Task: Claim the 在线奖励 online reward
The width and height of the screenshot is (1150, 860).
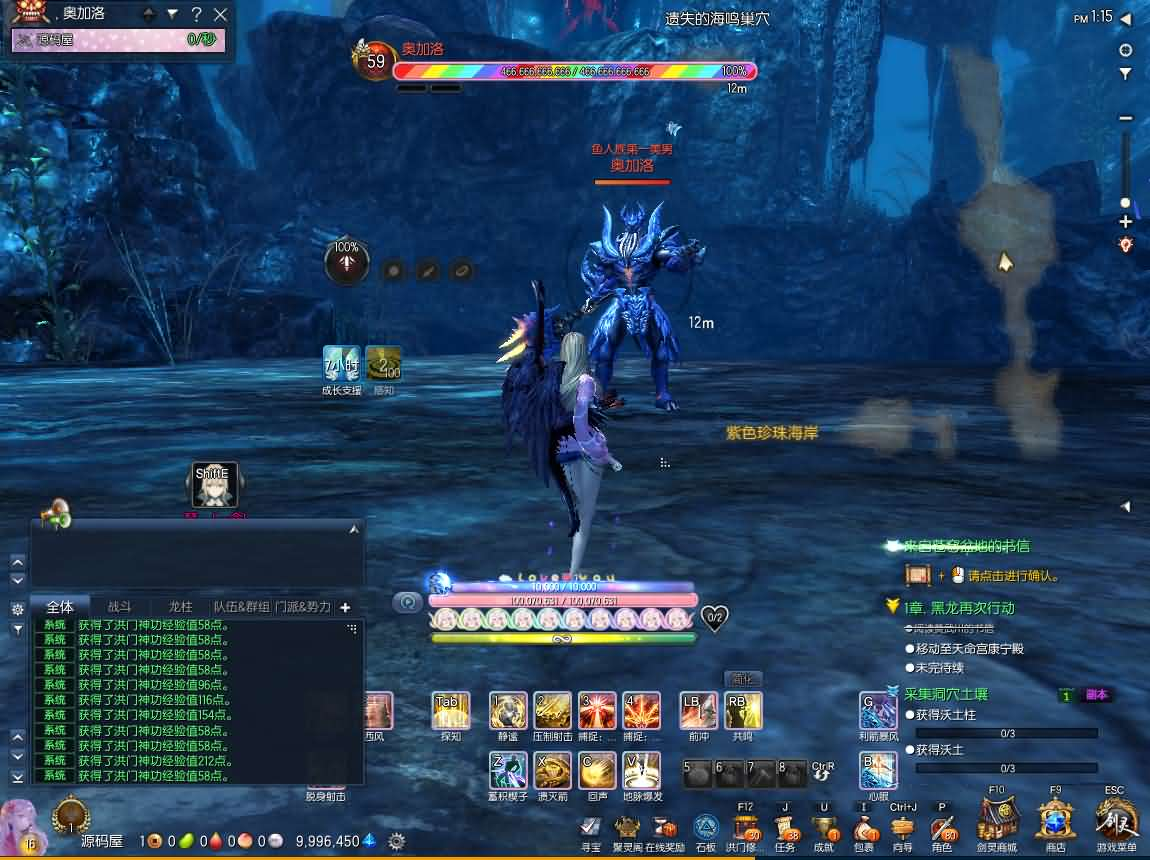Action: click(665, 828)
